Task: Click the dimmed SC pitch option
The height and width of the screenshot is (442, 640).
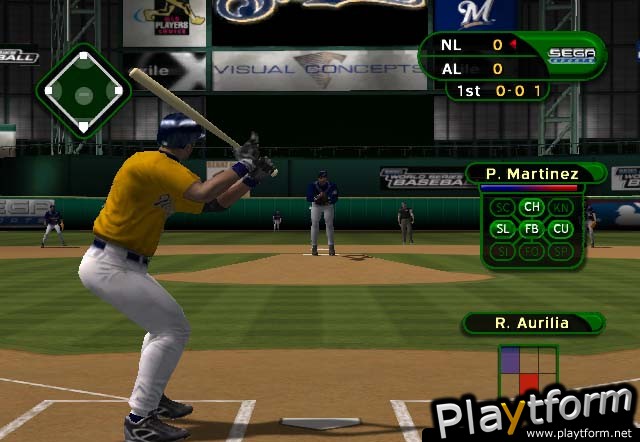Action: (503, 208)
